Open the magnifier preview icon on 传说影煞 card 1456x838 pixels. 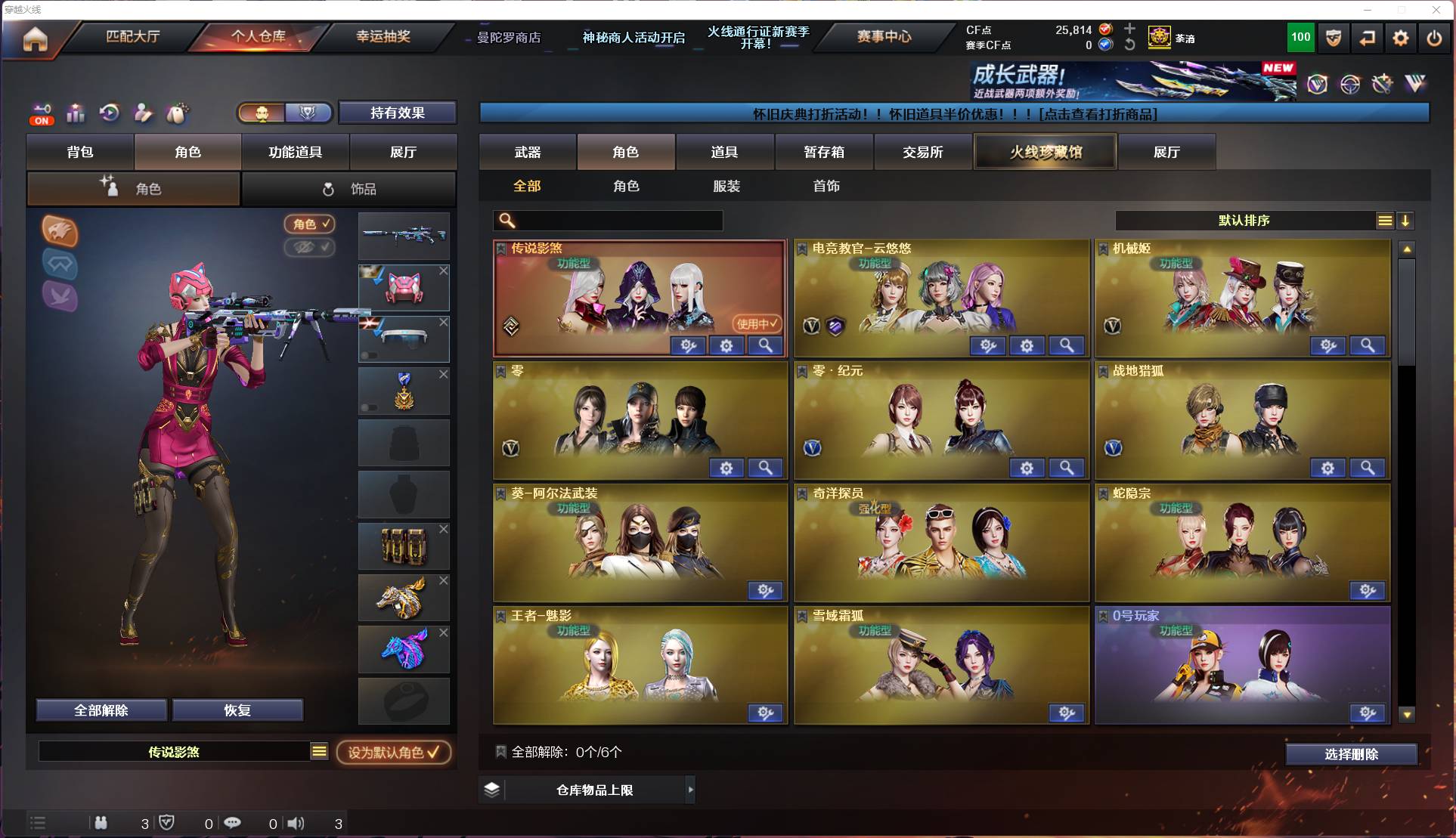[x=766, y=345]
